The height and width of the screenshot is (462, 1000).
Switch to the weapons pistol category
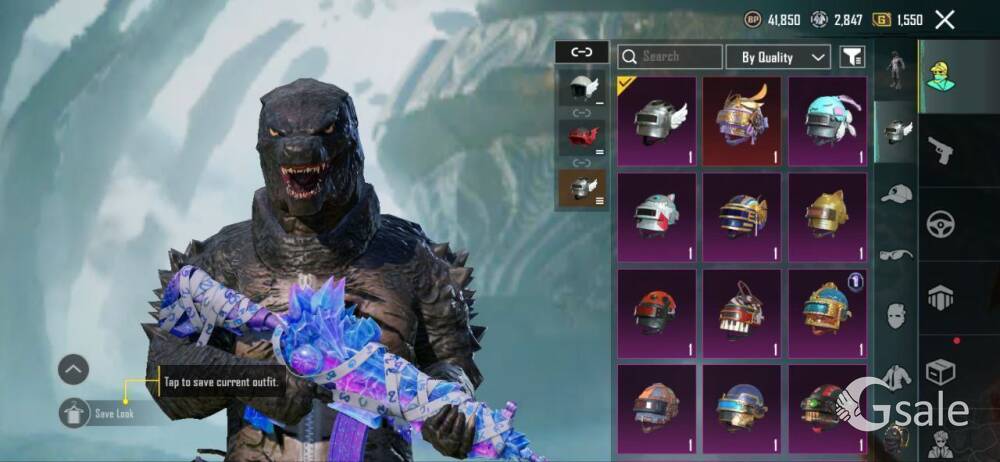pyautogui.click(x=940, y=151)
